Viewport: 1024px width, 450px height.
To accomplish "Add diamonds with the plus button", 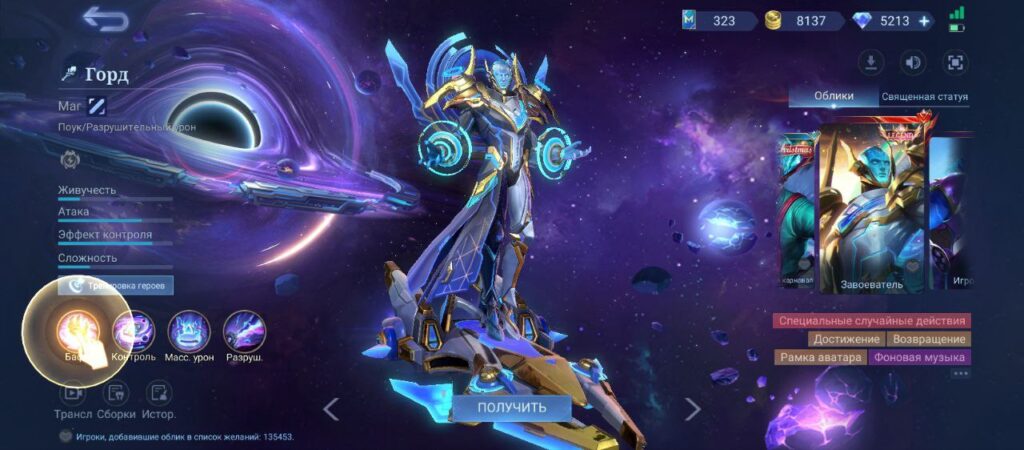I will click(923, 21).
